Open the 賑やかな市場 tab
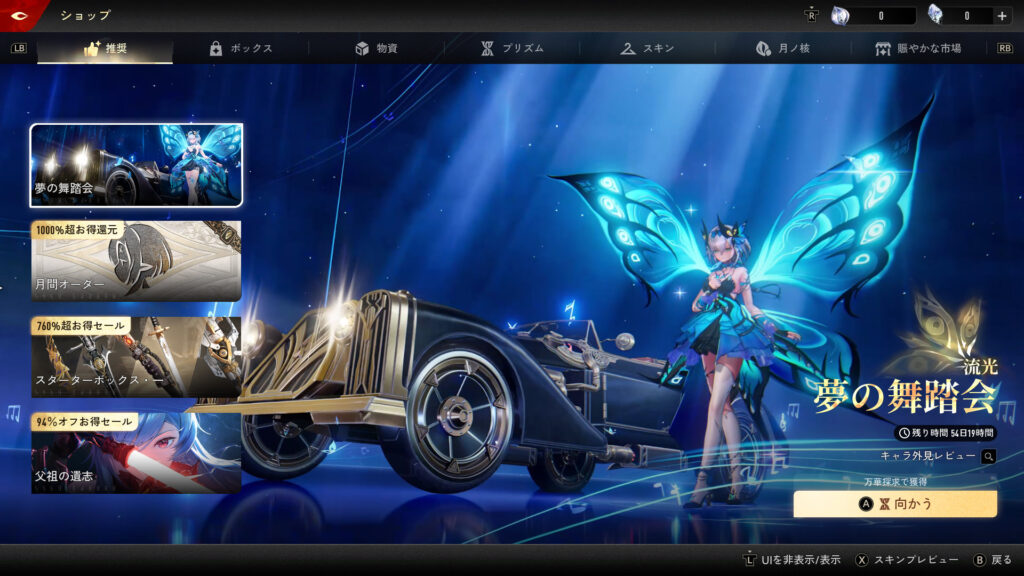 [917, 48]
